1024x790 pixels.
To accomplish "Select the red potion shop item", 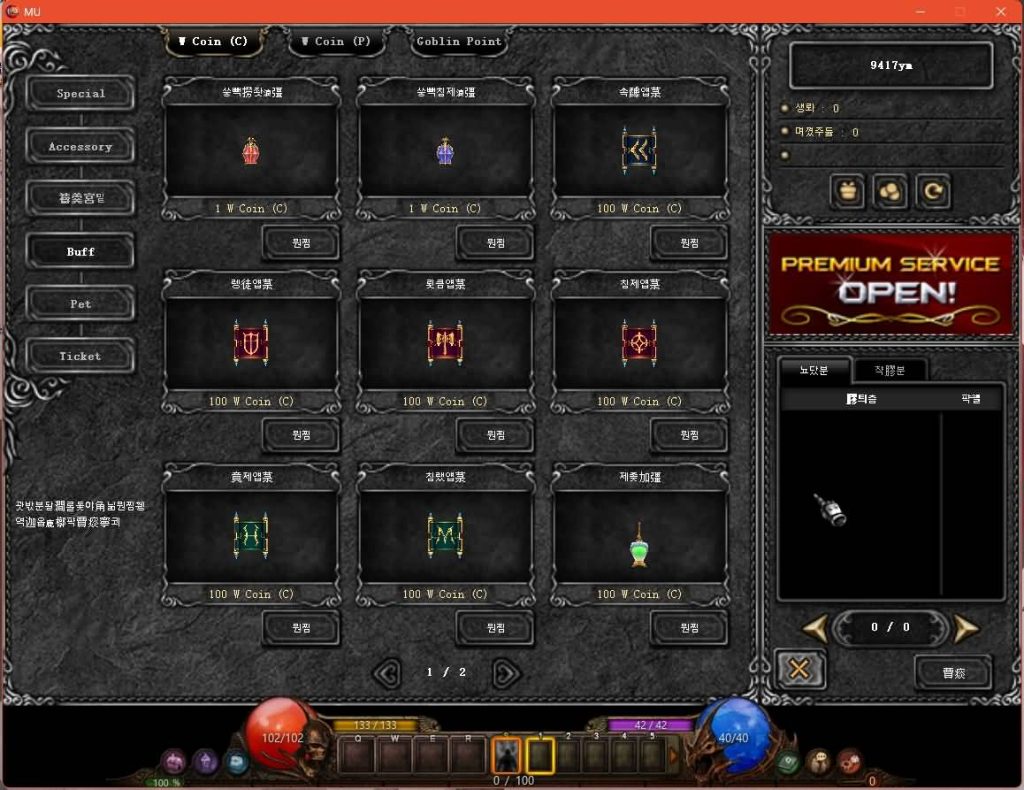I will (x=250, y=152).
